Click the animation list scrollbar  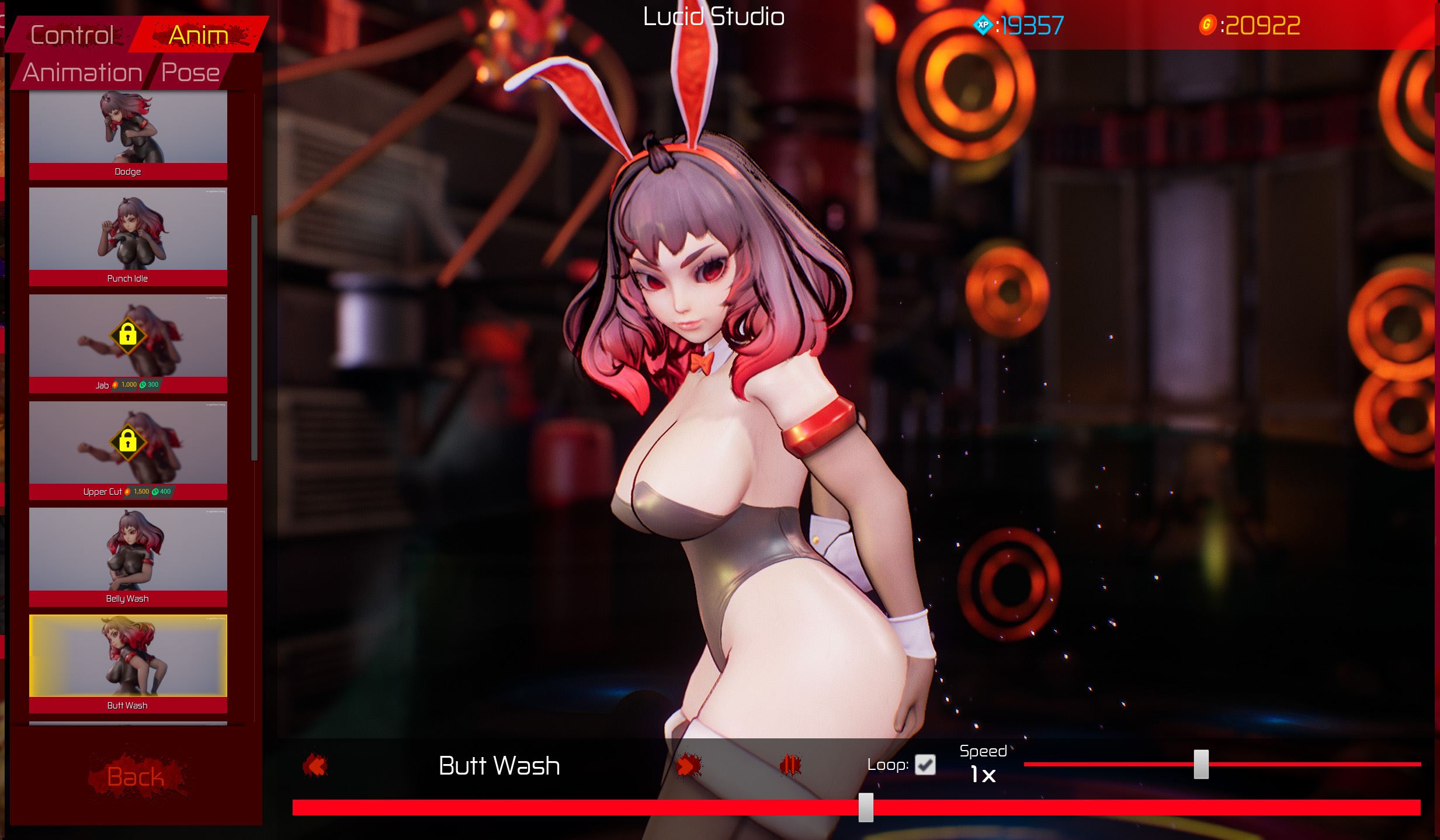(254, 337)
